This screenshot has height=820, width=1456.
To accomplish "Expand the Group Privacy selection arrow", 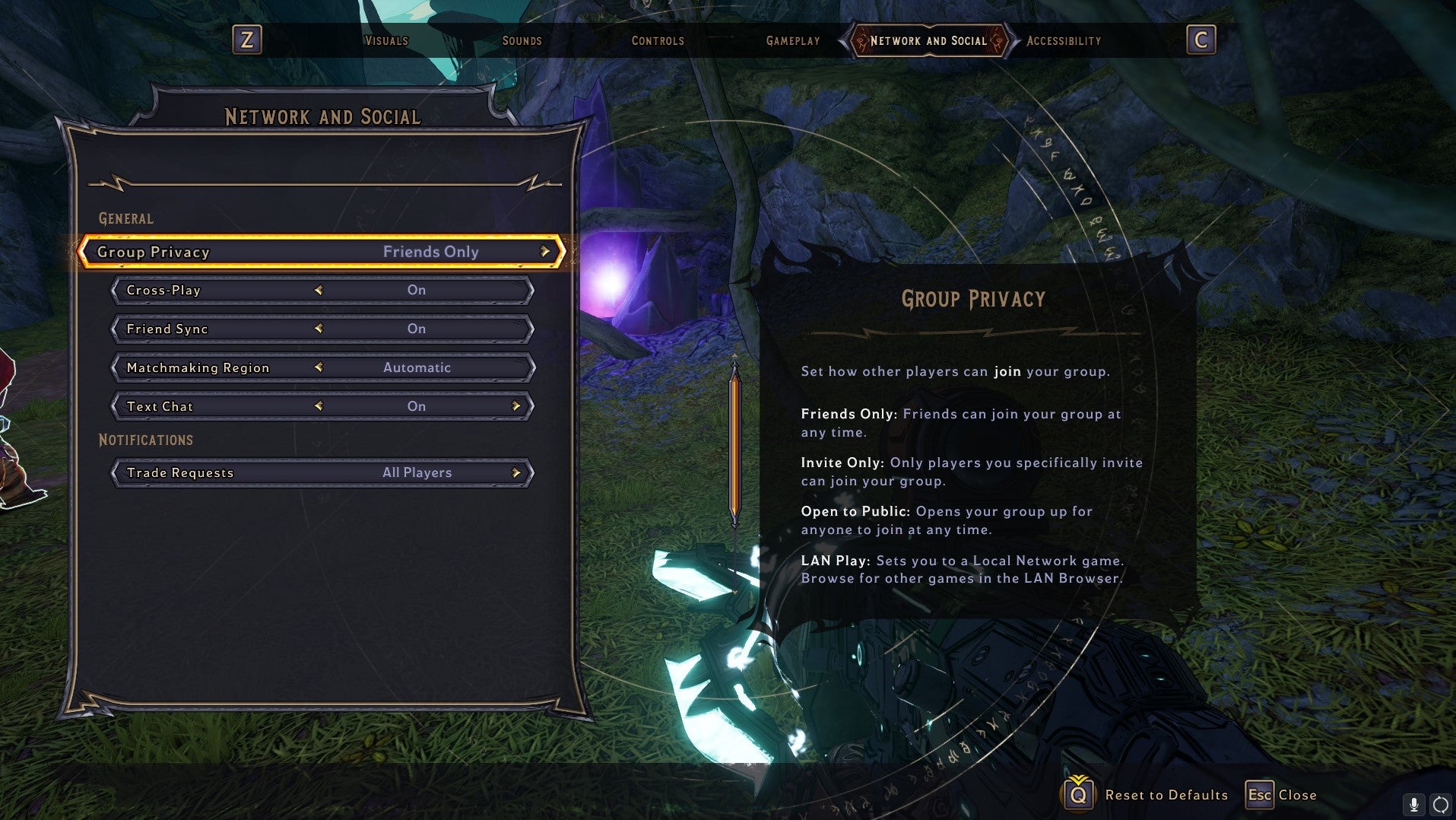I will [544, 251].
